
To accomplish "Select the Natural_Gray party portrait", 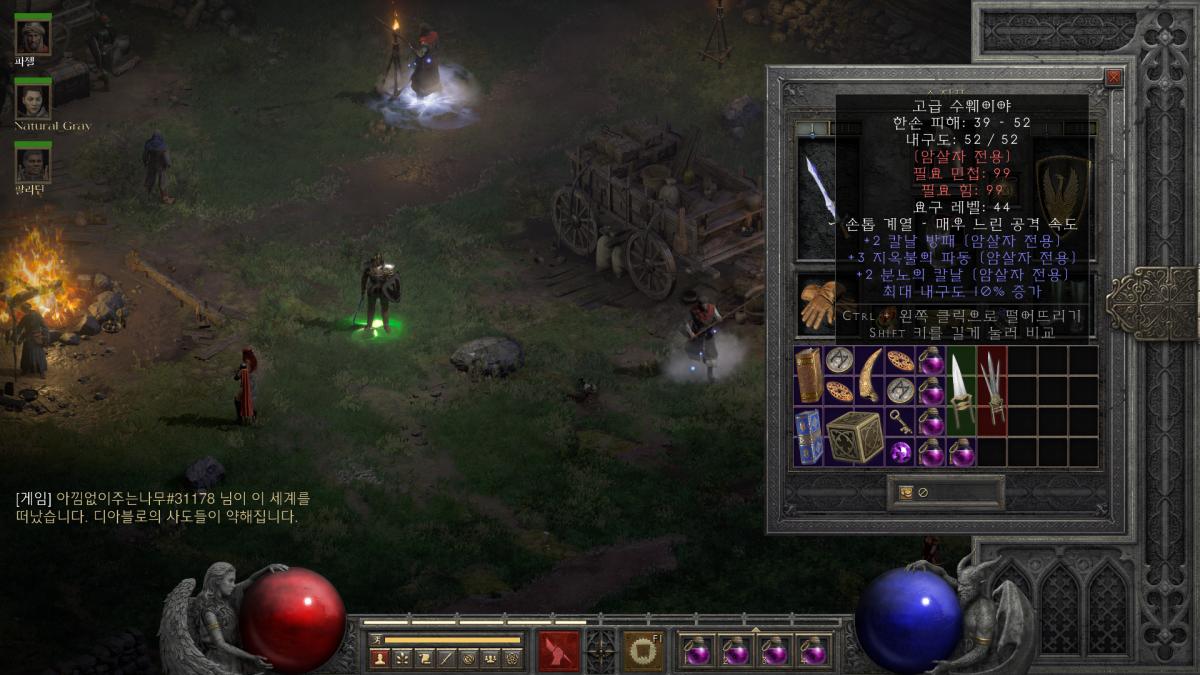I will (x=33, y=100).
